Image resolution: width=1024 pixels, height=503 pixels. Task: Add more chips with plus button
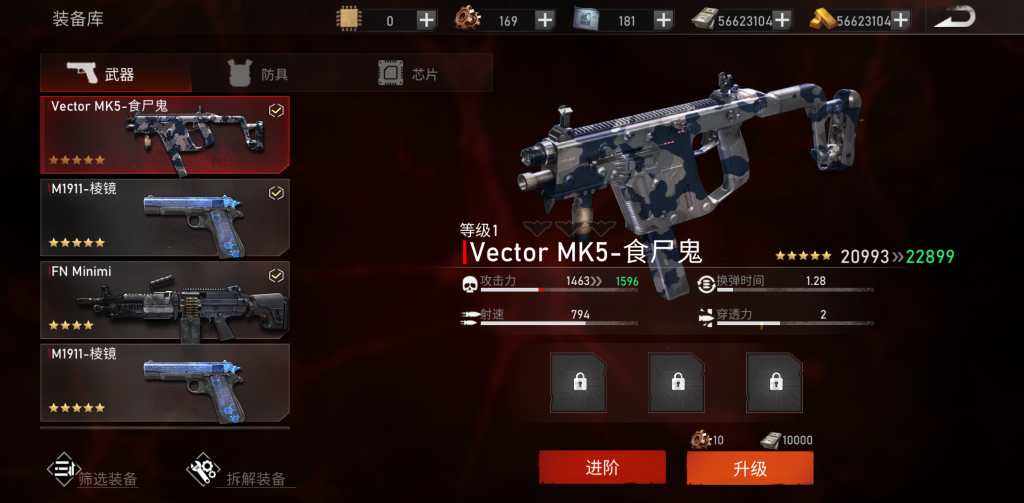(x=426, y=20)
